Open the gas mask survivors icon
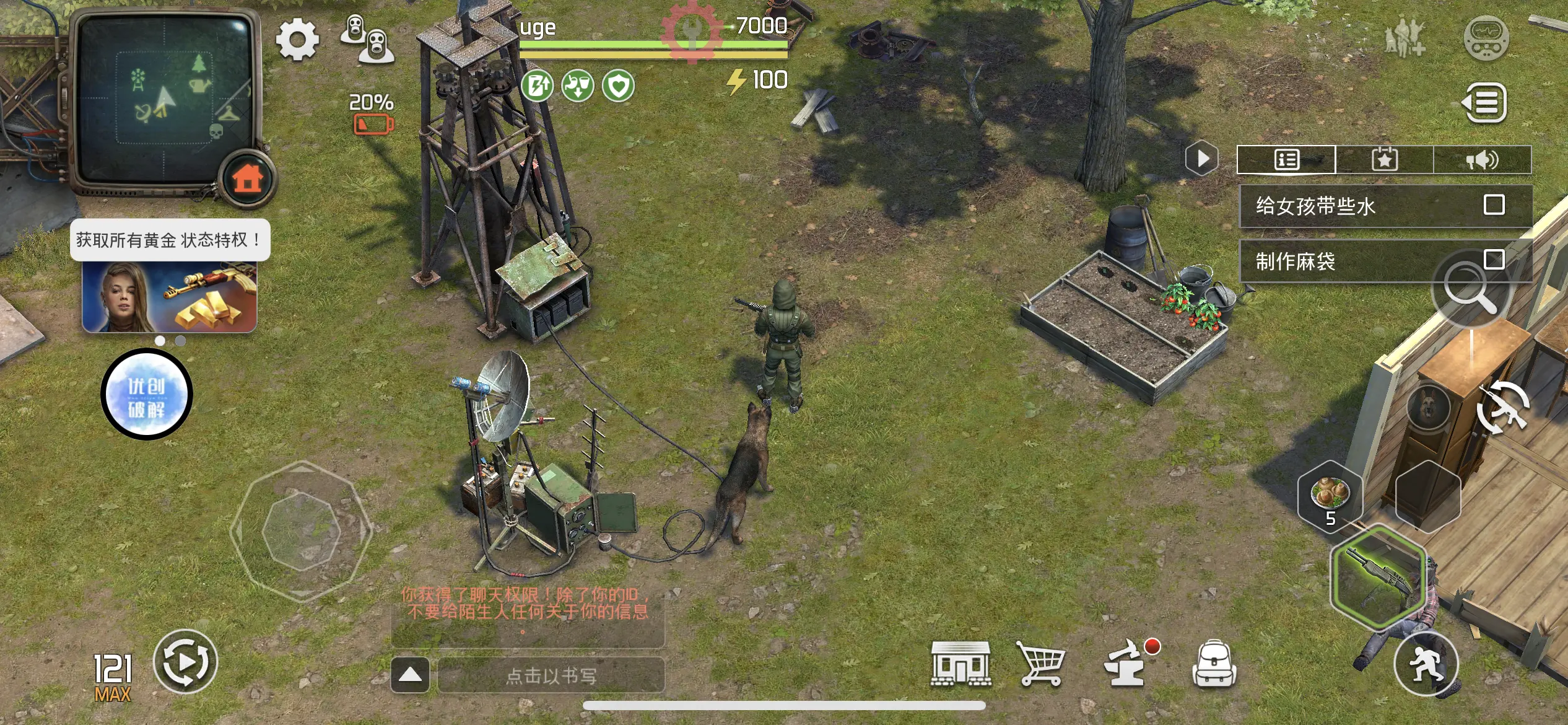1568x725 pixels. 368,39
